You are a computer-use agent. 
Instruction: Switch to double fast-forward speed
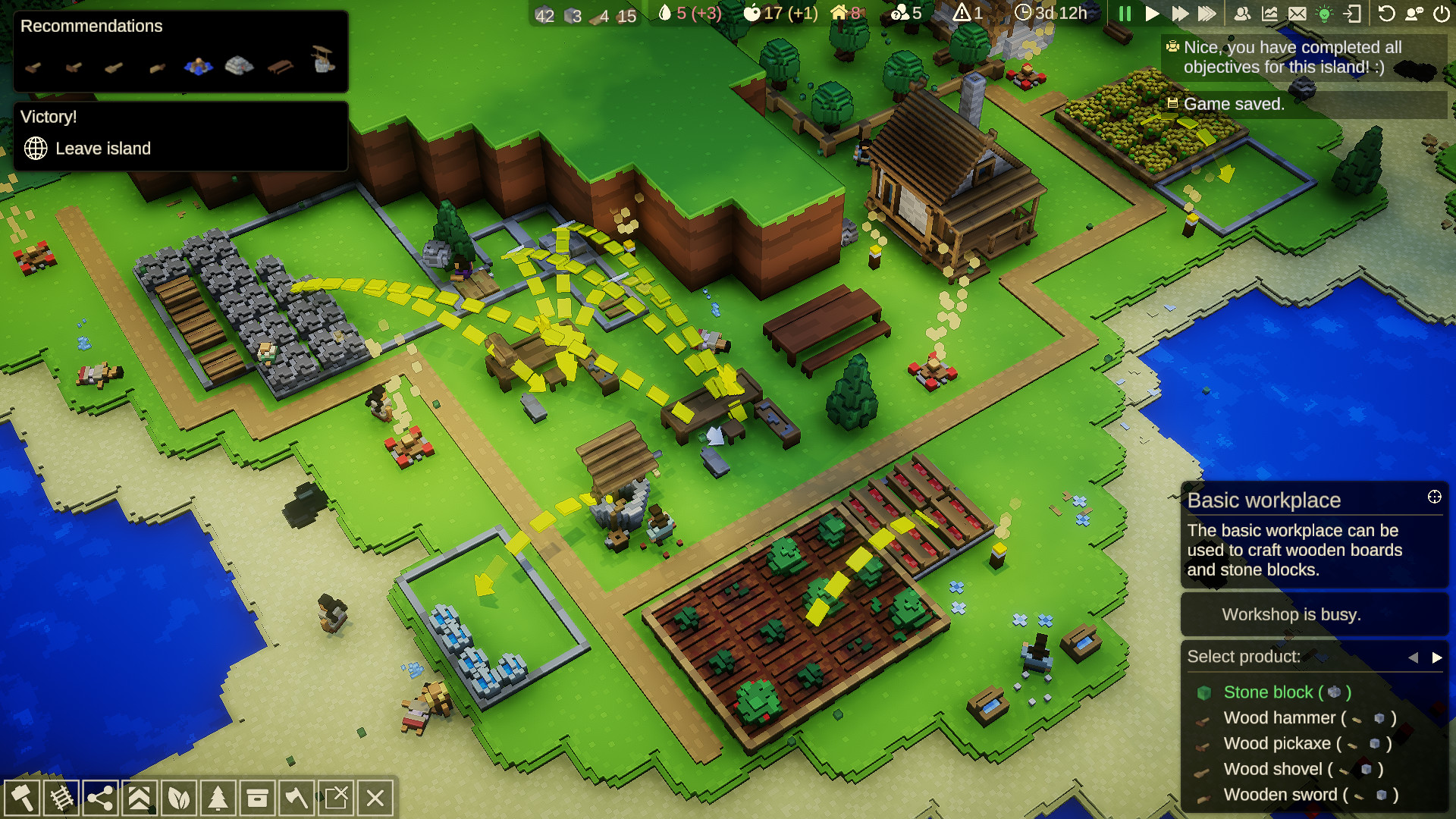click(x=1179, y=14)
